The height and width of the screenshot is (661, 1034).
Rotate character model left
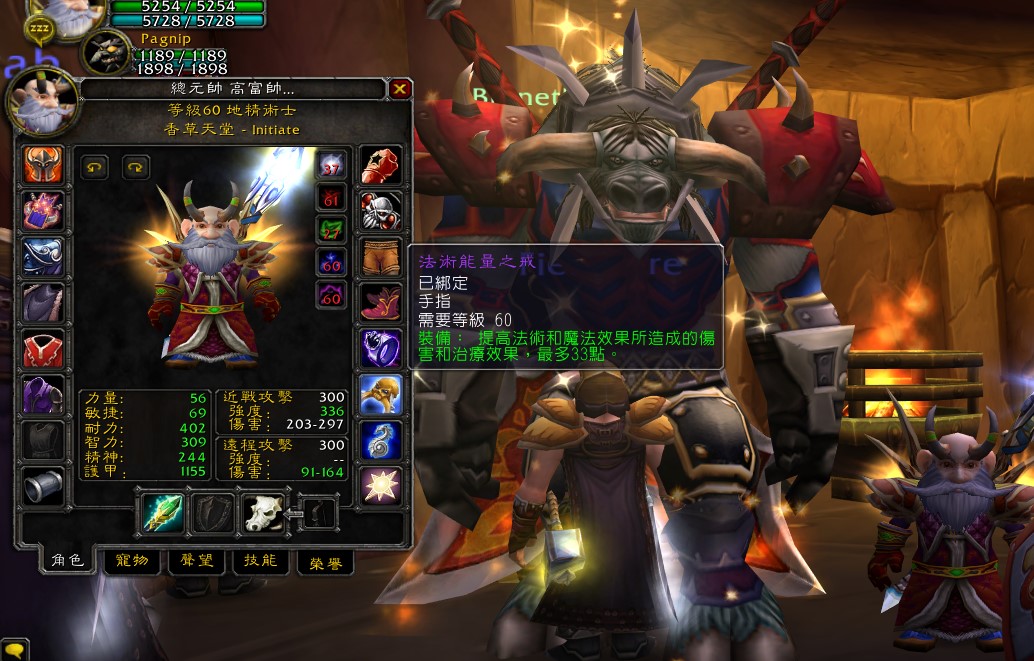pyautogui.click(x=95, y=167)
